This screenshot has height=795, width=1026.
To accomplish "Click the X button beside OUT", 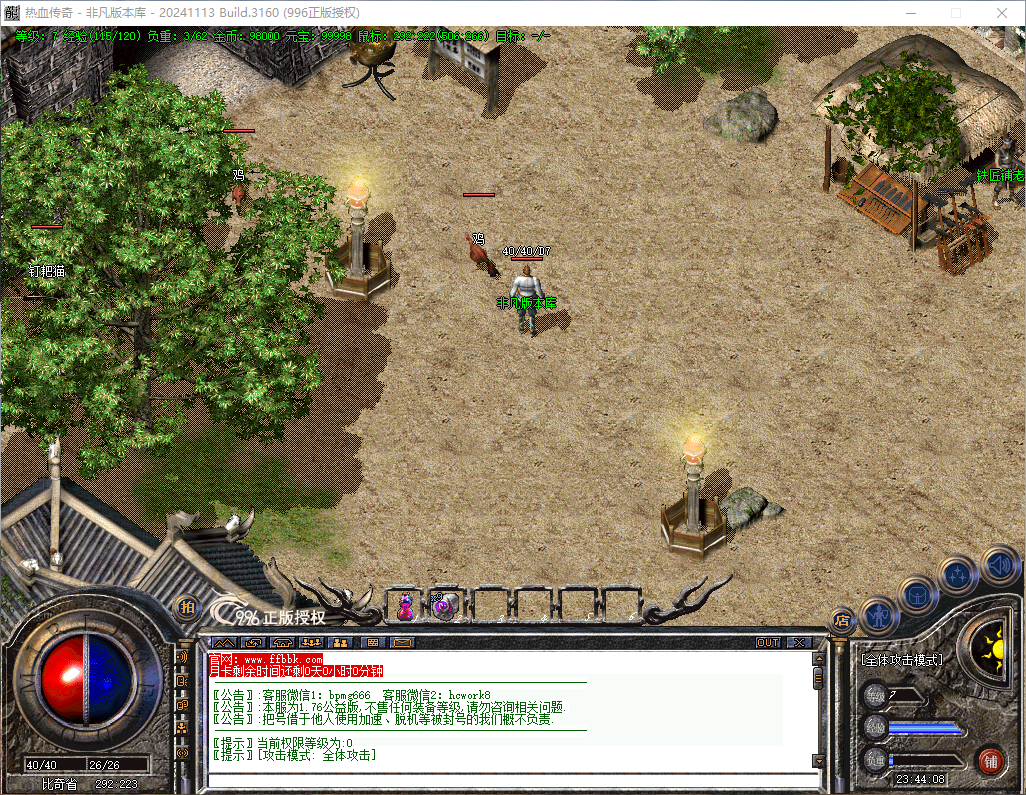I will click(800, 642).
